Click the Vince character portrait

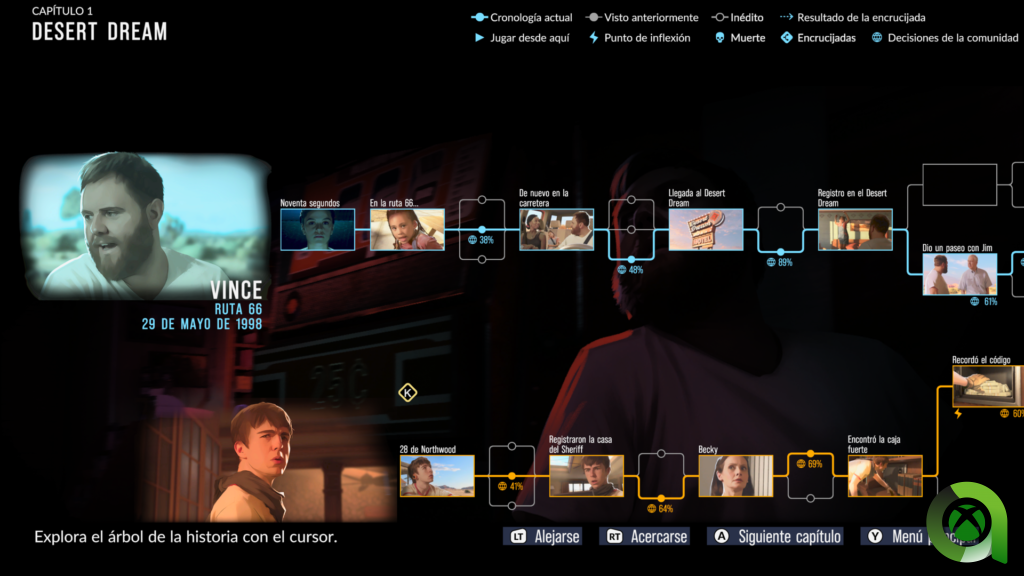tap(145, 225)
